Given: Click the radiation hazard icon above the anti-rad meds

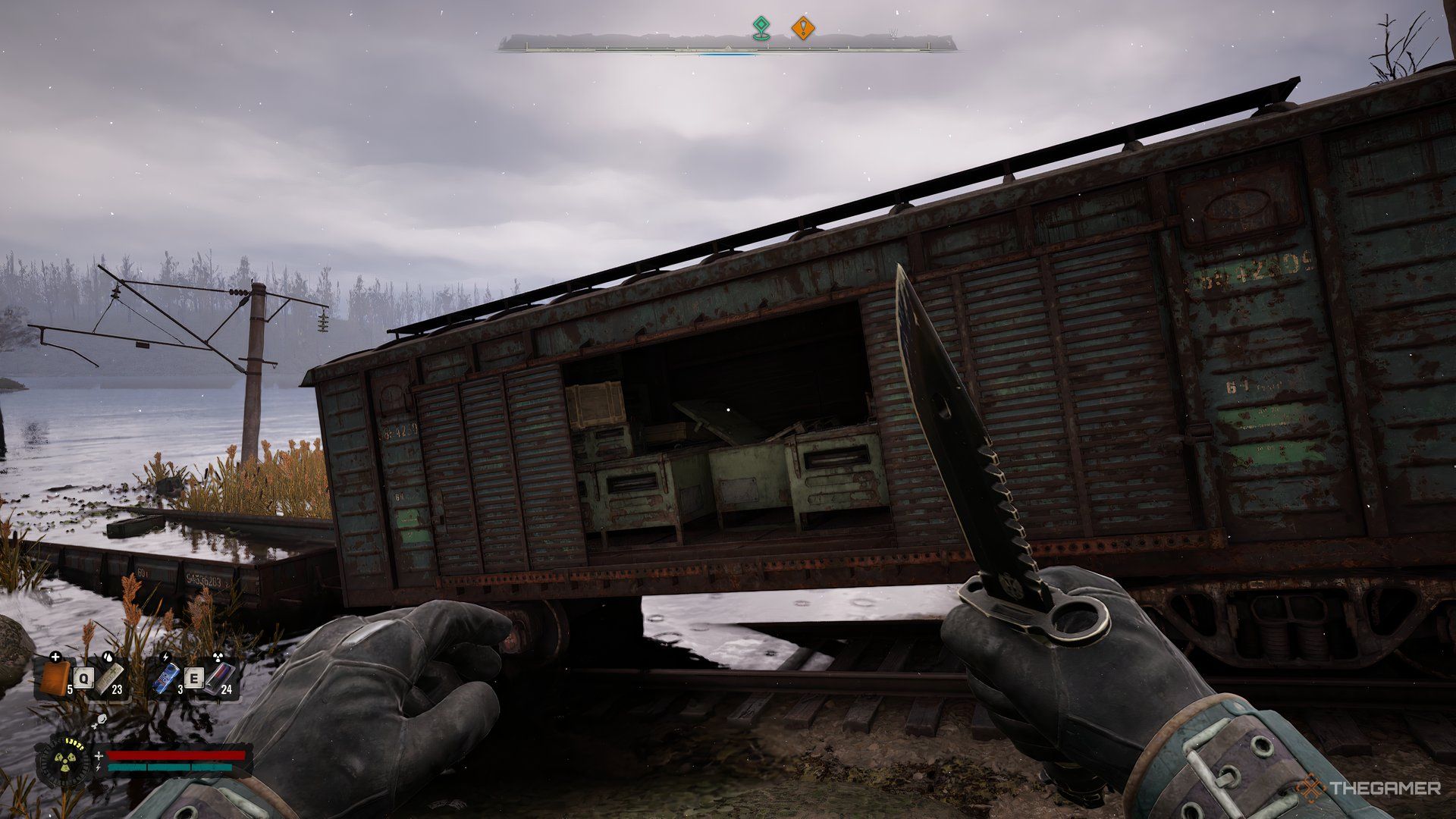Looking at the screenshot, I should coord(218,657).
